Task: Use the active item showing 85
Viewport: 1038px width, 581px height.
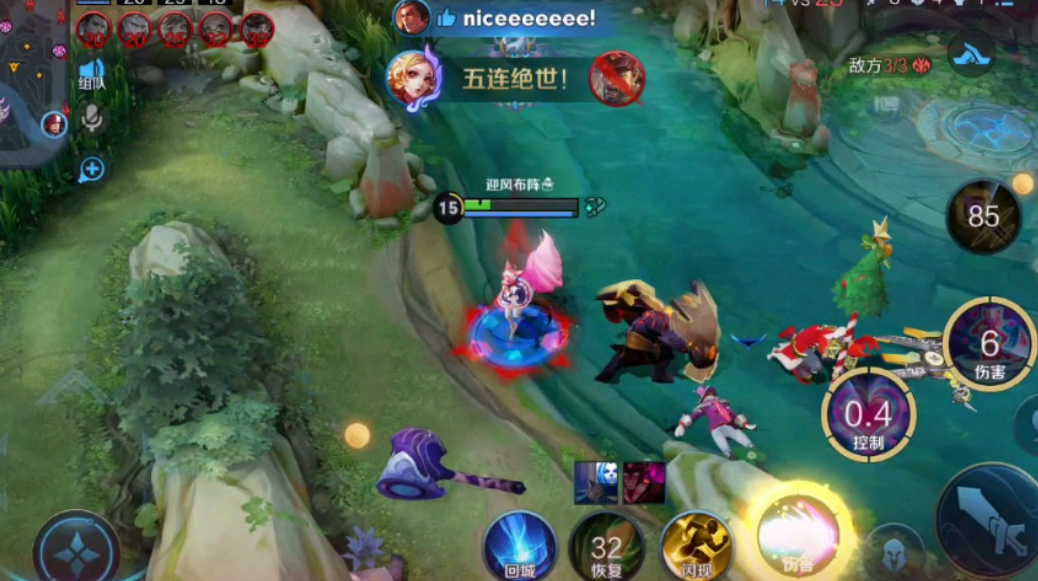Action: [x=984, y=216]
